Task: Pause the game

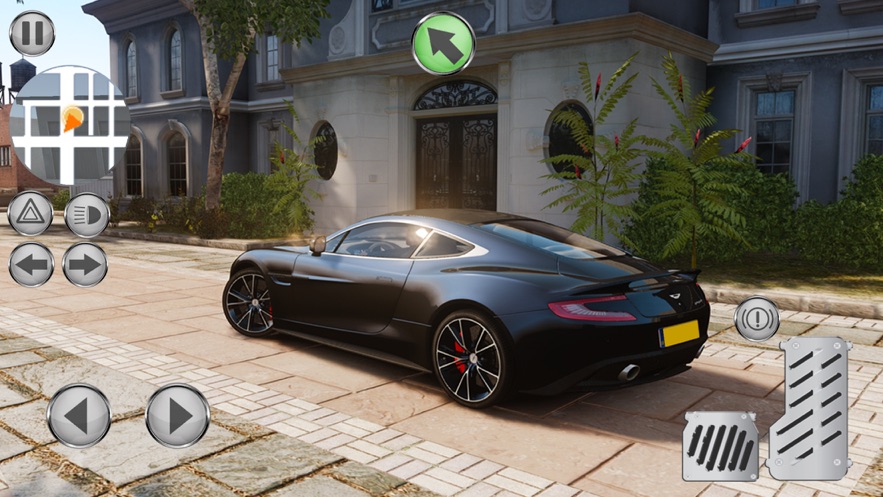Action: point(32,33)
